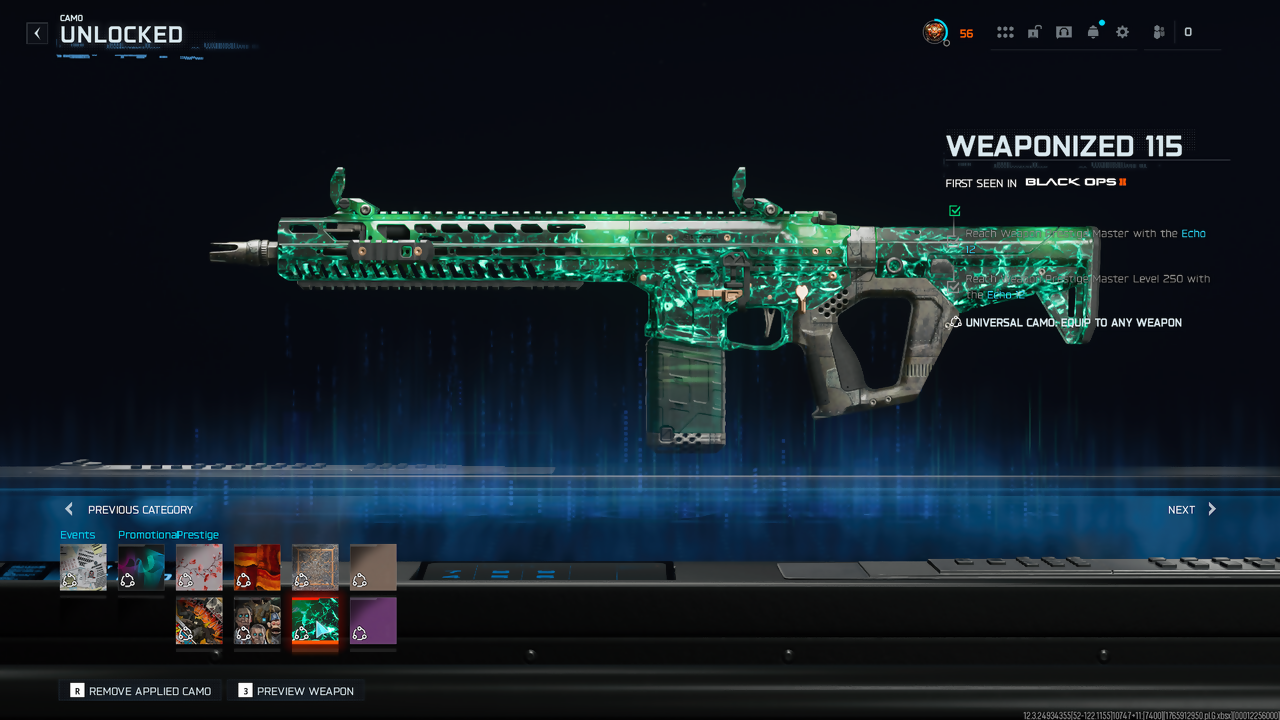Choose the Promotional neon swirl camo

tap(141, 567)
